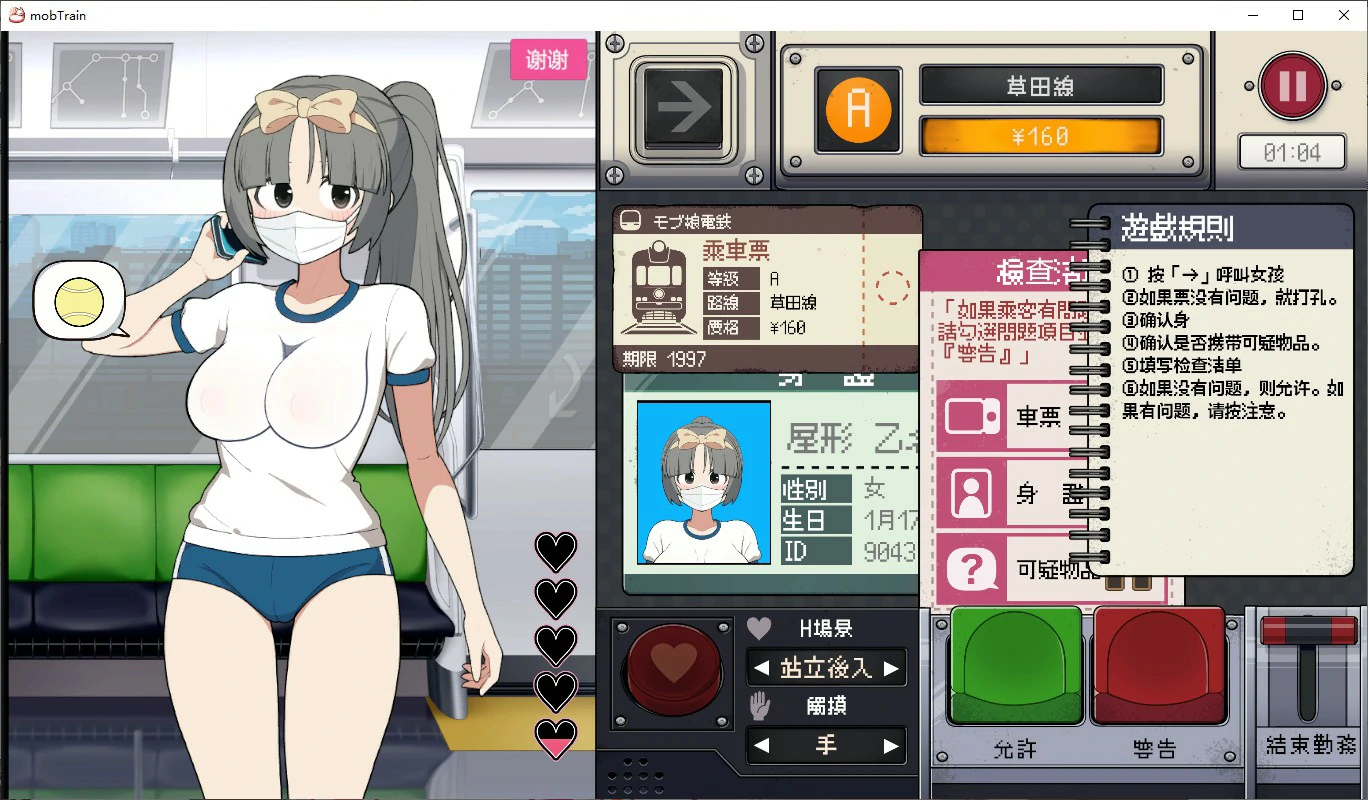This screenshot has height=800, width=1368.
Task: Click the hand icon beside 觸摸
Action: click(760, 706)
